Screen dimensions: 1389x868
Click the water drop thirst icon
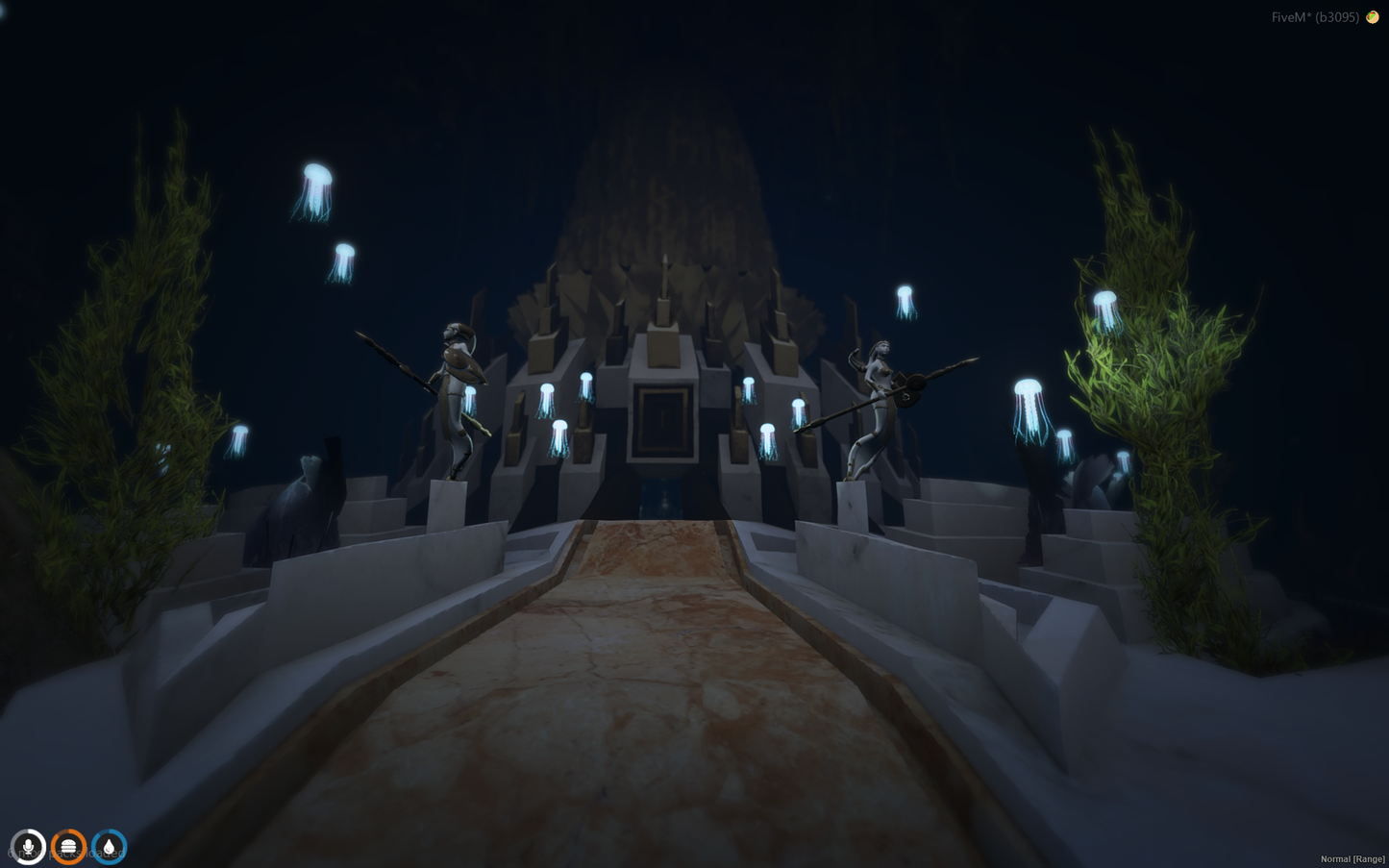pyautogui.click(x=110, y=847)
